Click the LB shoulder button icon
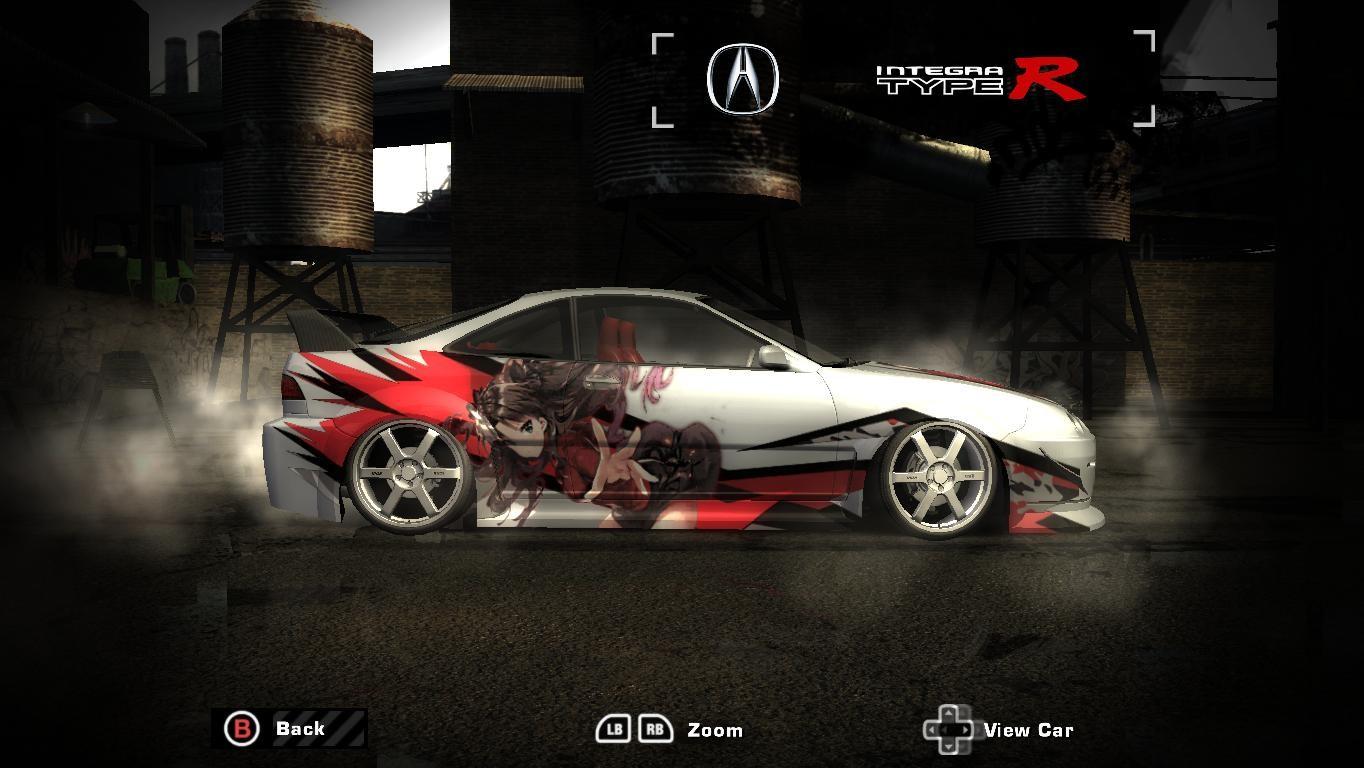 [x=613, y=730]
